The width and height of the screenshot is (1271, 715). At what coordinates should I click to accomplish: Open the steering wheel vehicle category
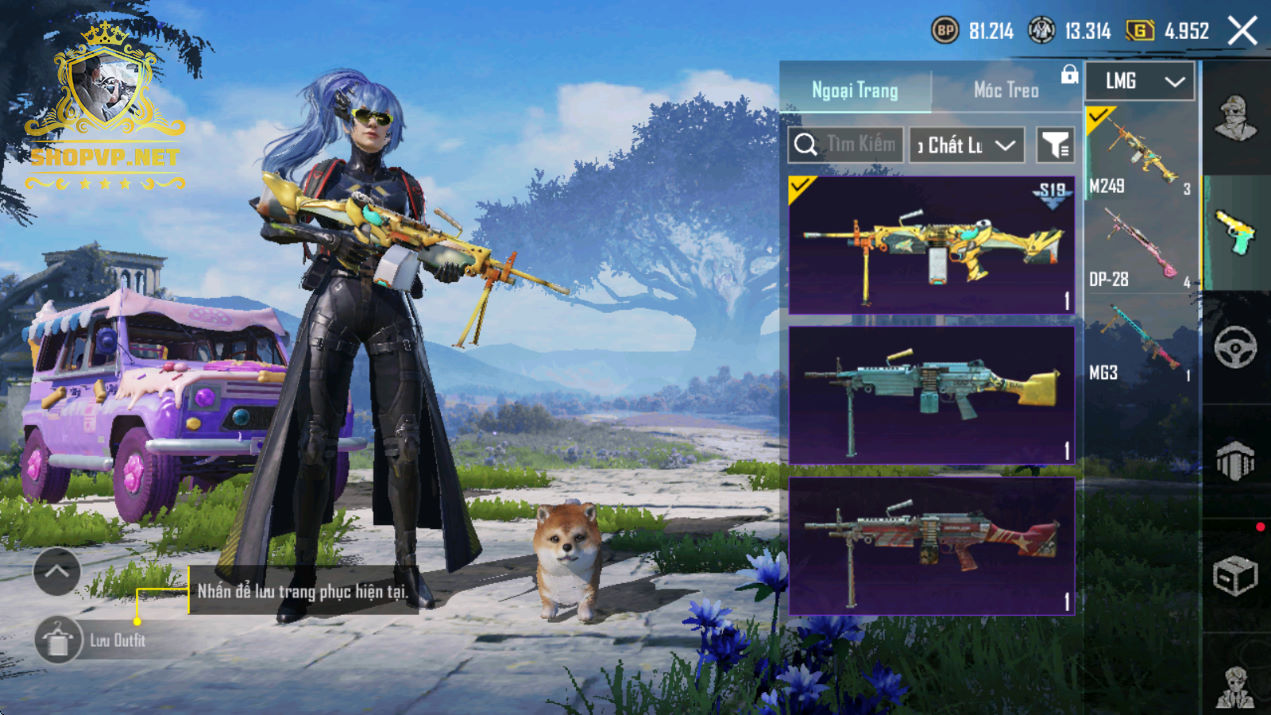coord(1236,348)
